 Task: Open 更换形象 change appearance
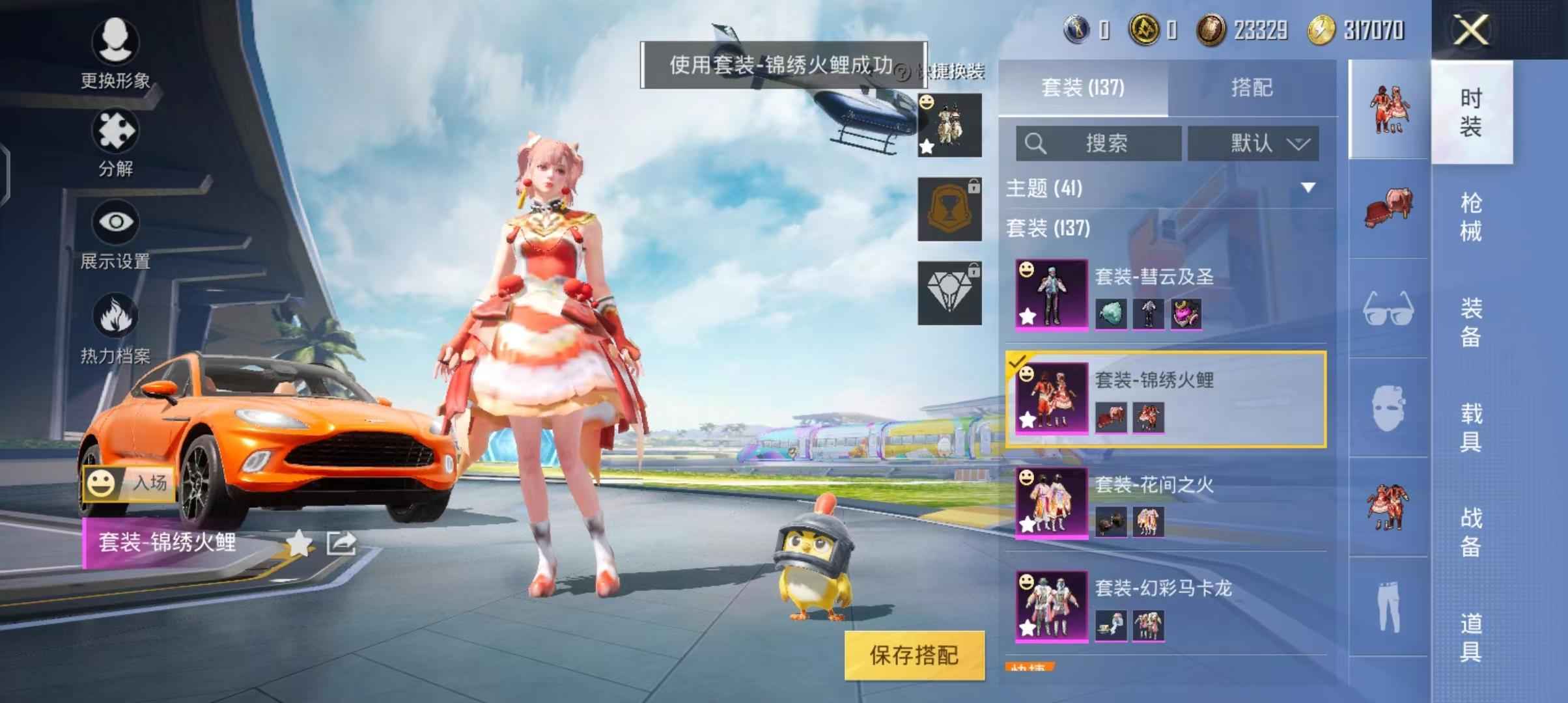pyautogui.click(x=115, y=53)
